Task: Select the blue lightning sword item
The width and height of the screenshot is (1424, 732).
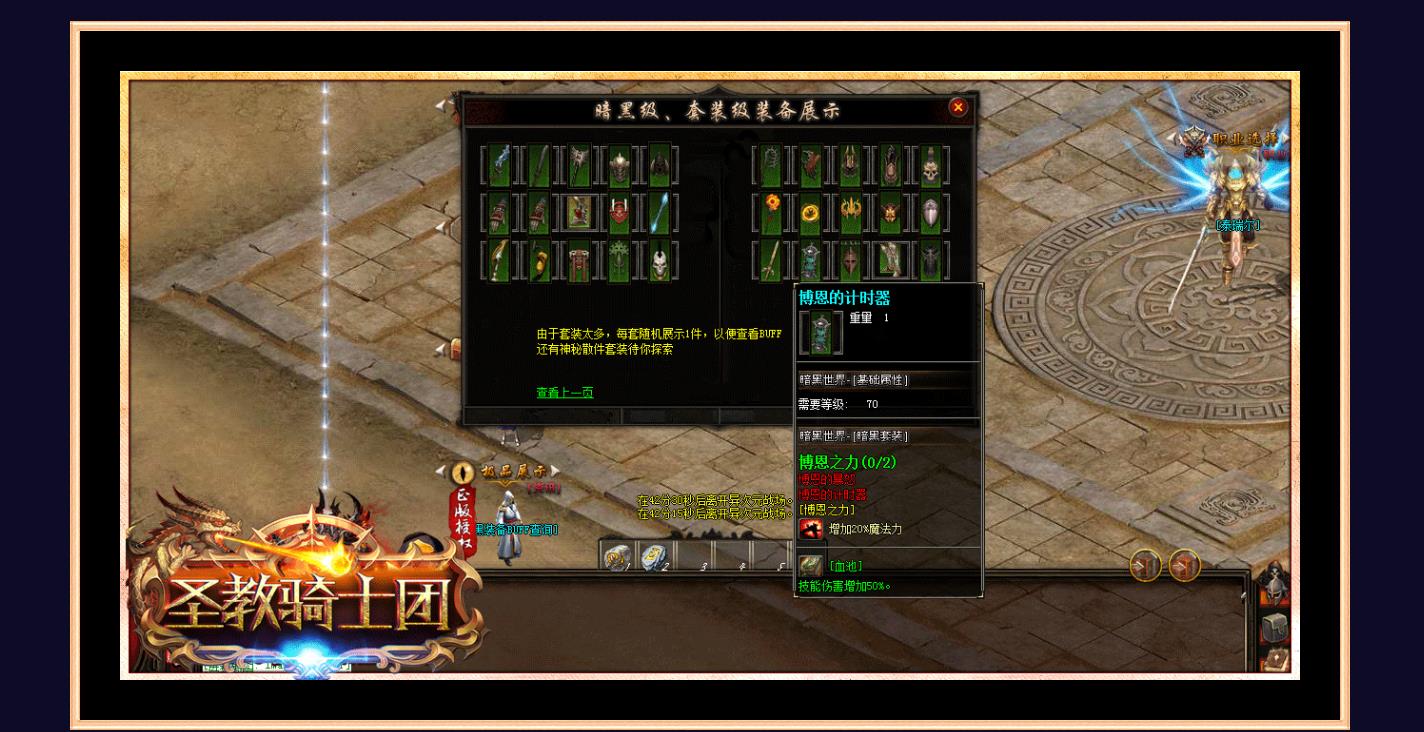Action: (499, 165)
